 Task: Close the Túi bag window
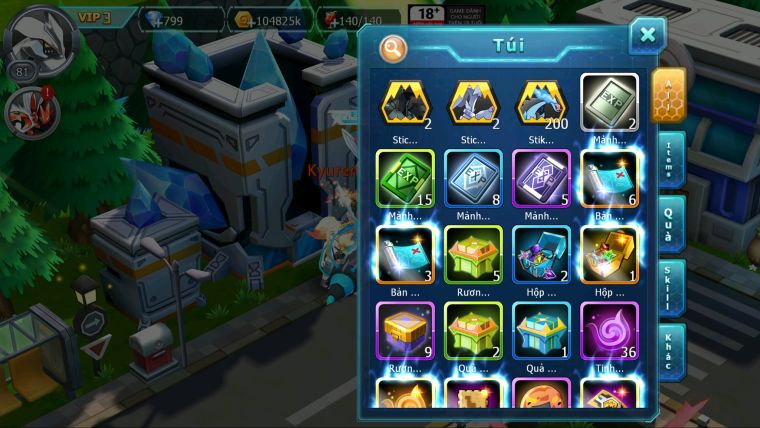click(647, 36)
